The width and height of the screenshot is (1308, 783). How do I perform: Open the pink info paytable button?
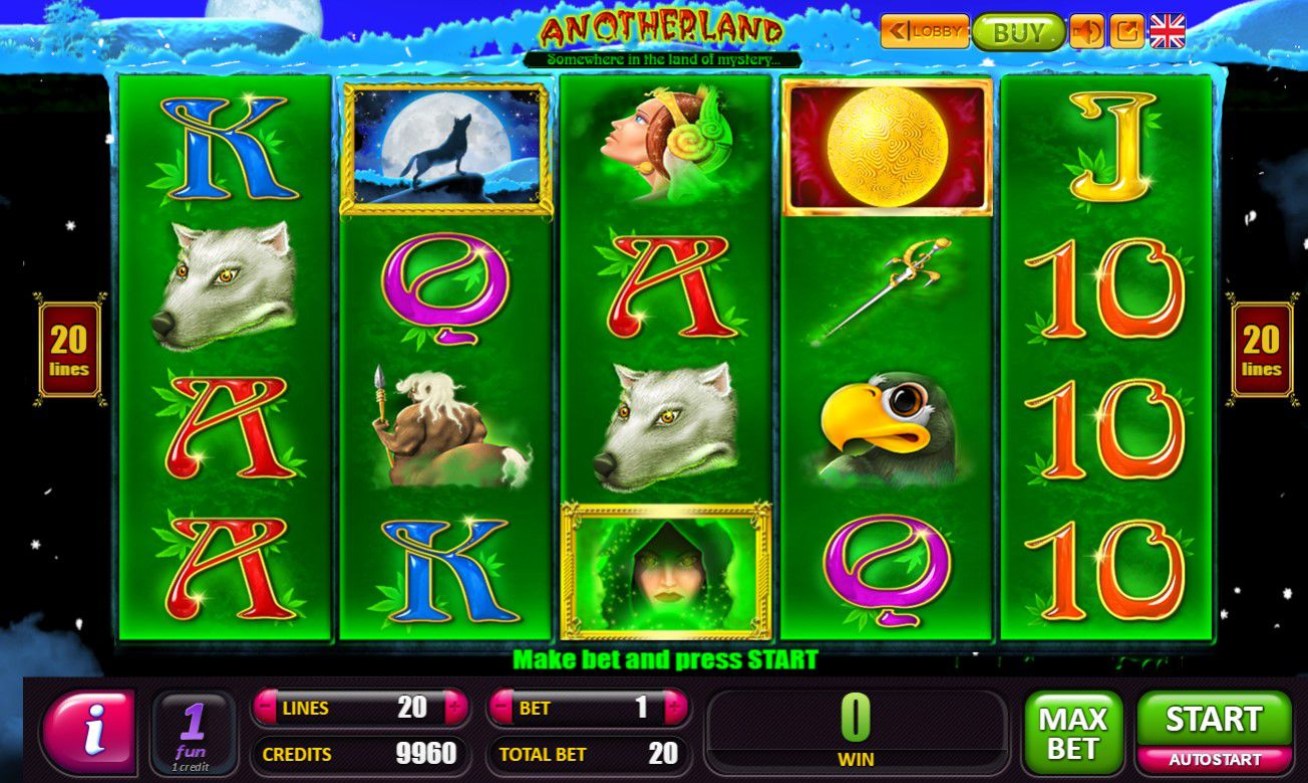(89, 731)
